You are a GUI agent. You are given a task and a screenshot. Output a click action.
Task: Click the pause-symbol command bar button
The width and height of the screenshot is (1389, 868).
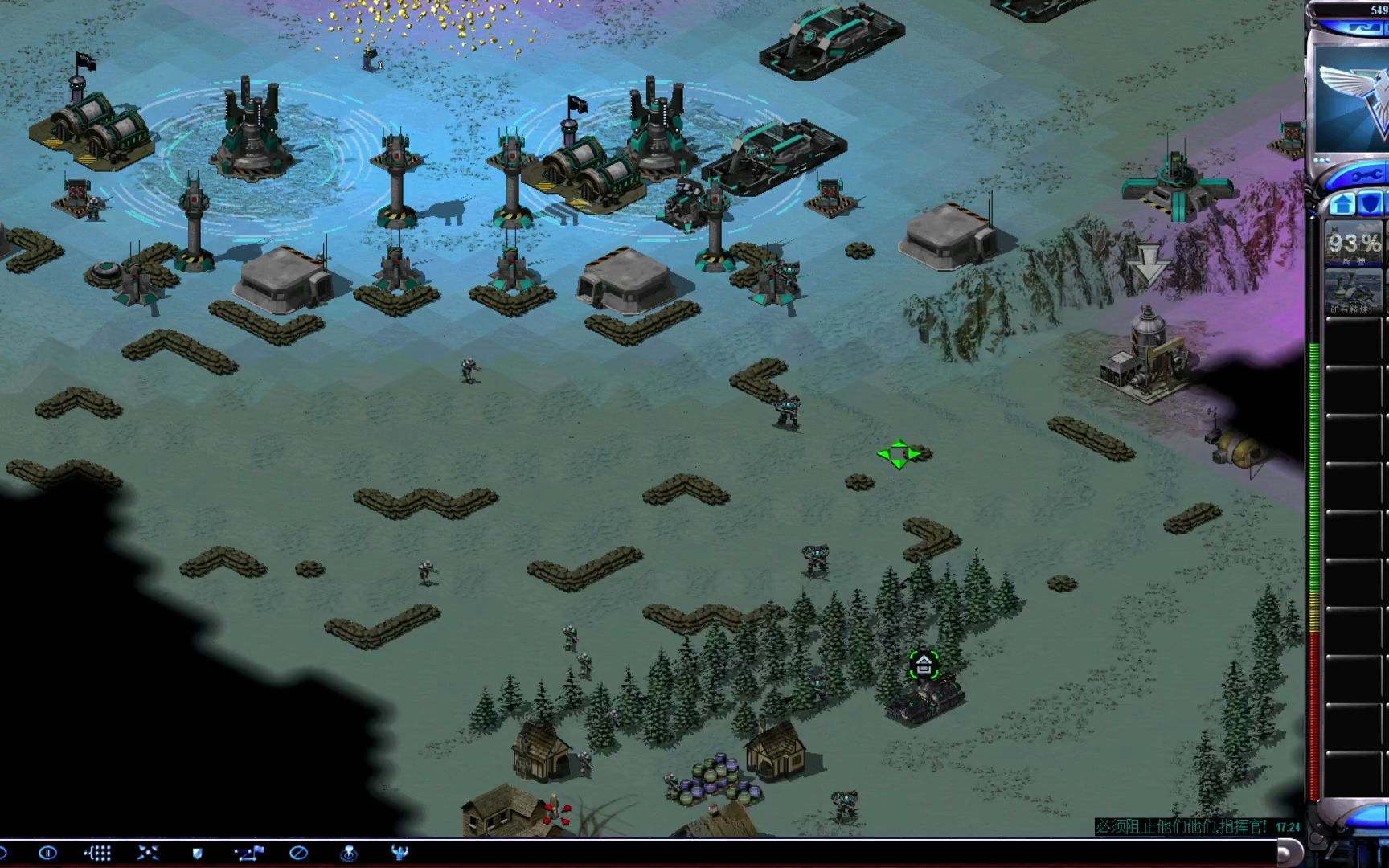pyautogui.click(x=47, y=853)
